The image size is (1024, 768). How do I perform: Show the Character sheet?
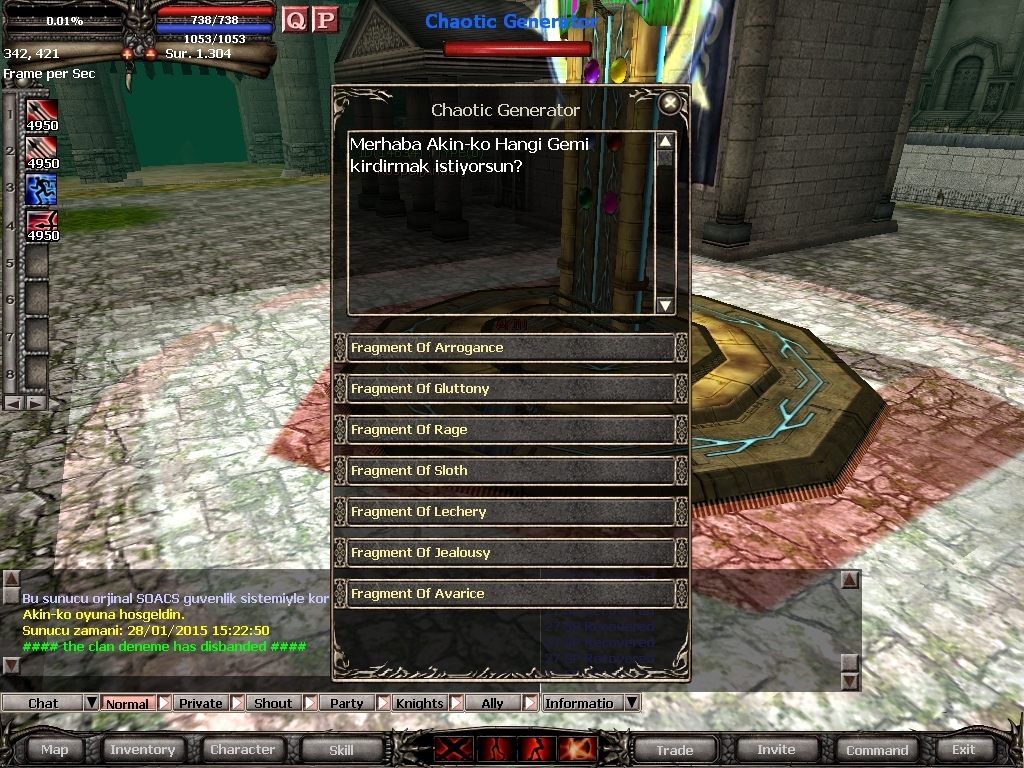pos(242,749)
